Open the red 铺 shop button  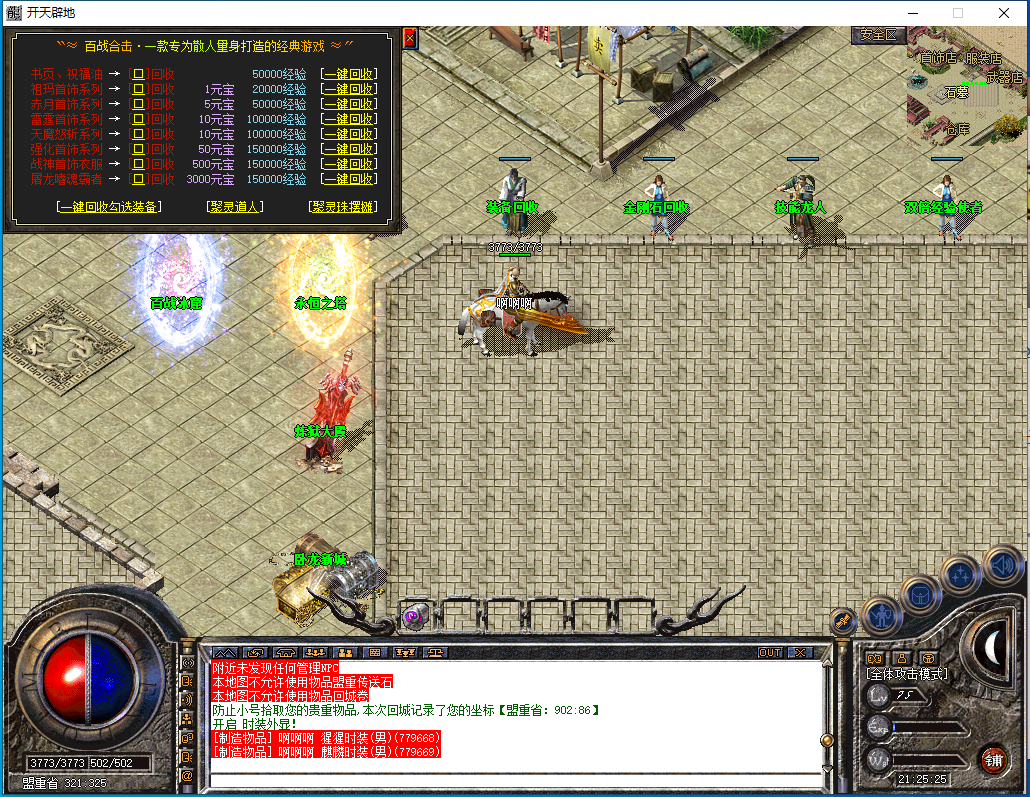993,759
